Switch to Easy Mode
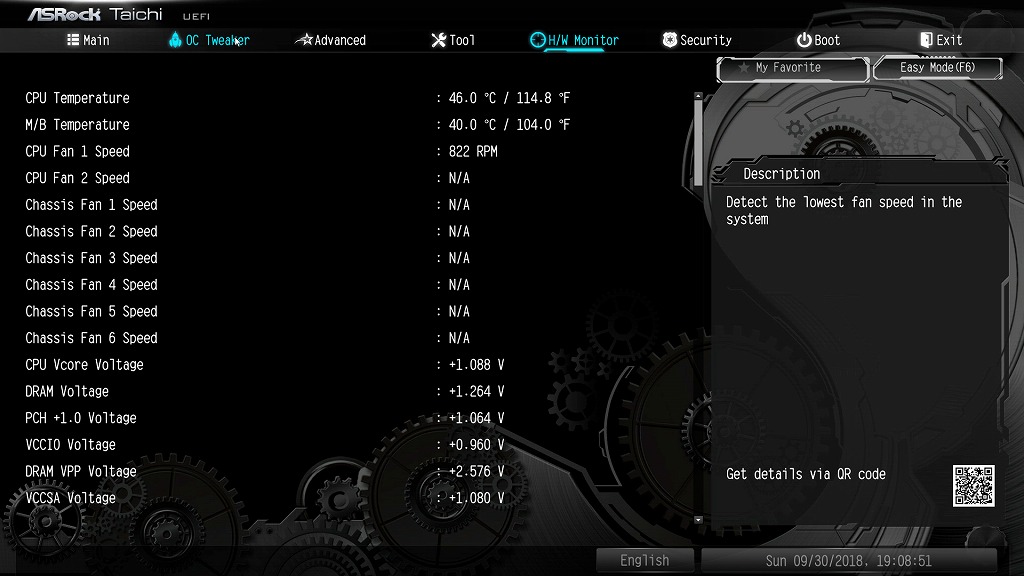 pos(937,68)
